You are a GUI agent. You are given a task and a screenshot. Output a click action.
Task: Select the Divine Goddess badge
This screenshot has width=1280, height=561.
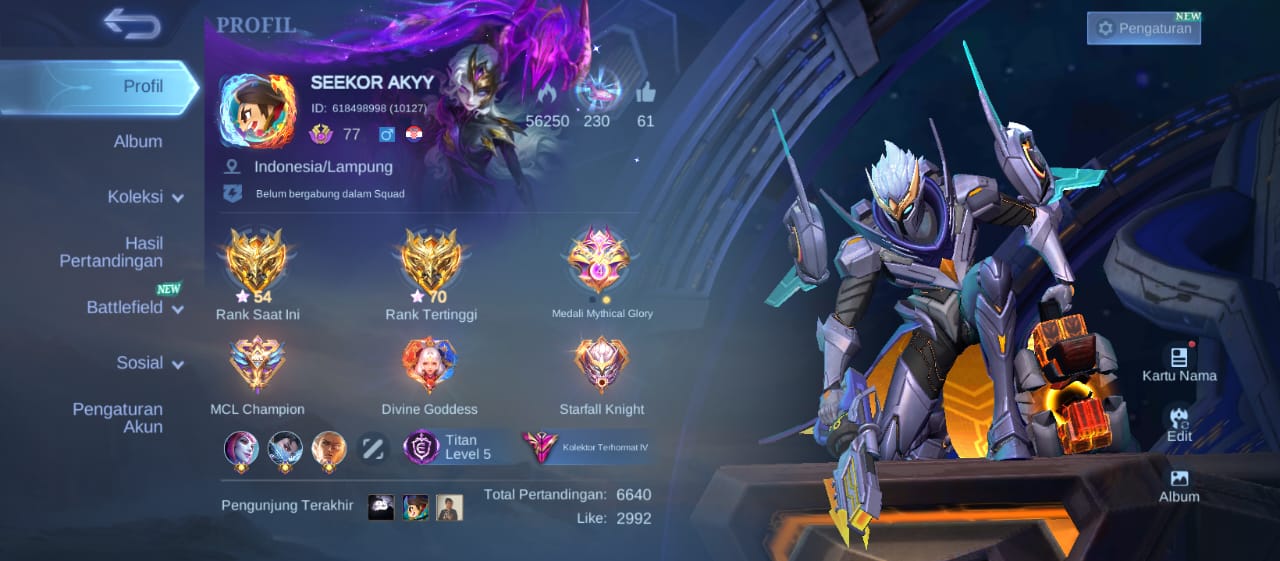click(x=429, y=365)
